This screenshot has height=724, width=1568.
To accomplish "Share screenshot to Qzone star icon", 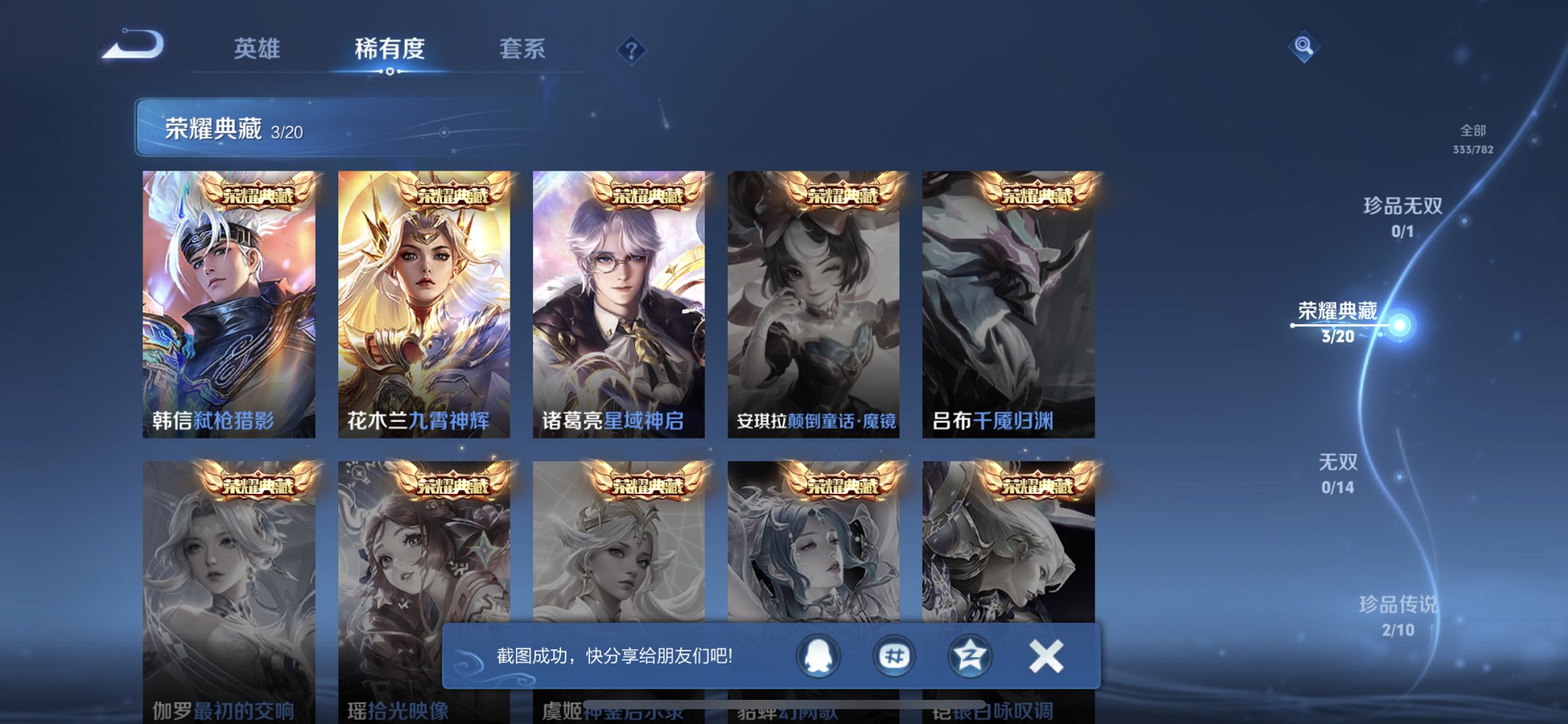I will coord(968,656).
